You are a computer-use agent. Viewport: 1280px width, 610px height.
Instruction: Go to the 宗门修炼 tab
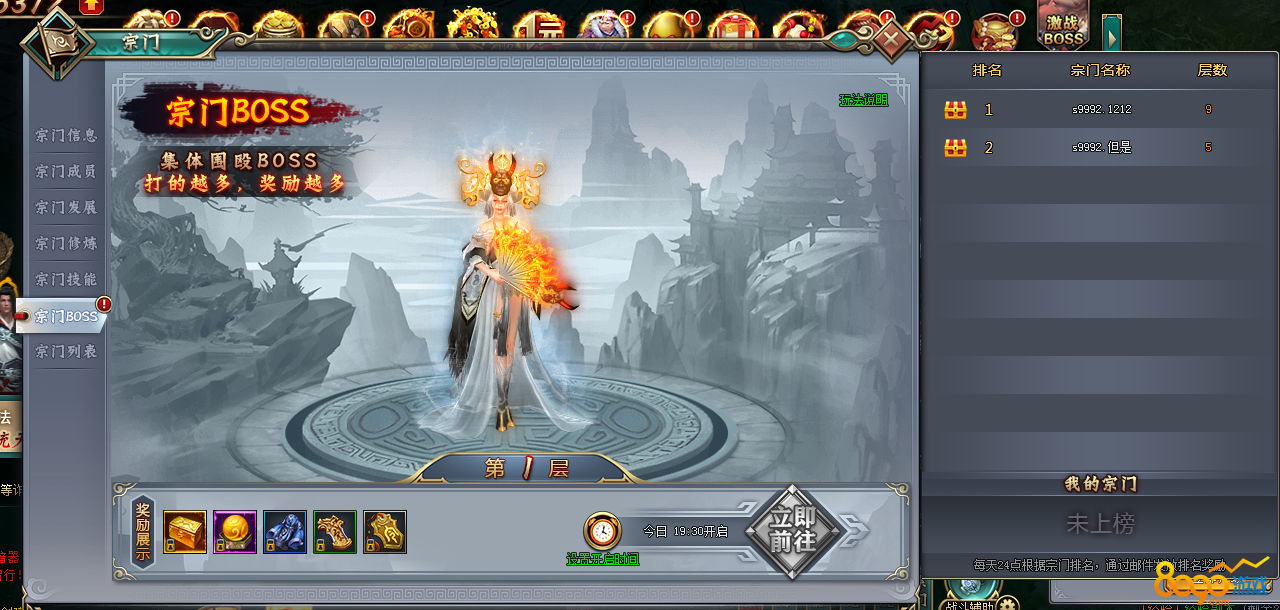66,244
